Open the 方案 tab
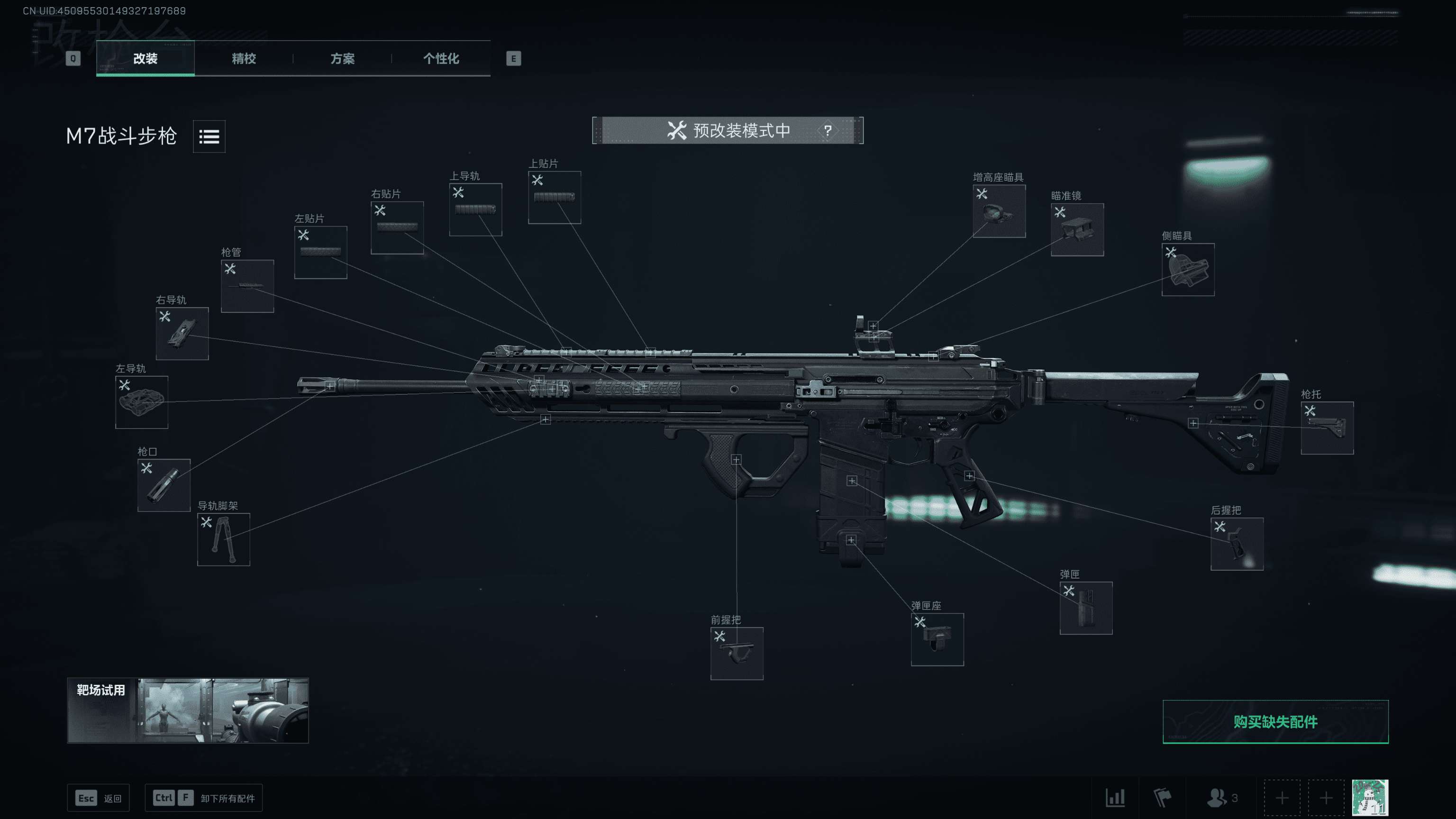1456x819 pixels. coord(343,58)
